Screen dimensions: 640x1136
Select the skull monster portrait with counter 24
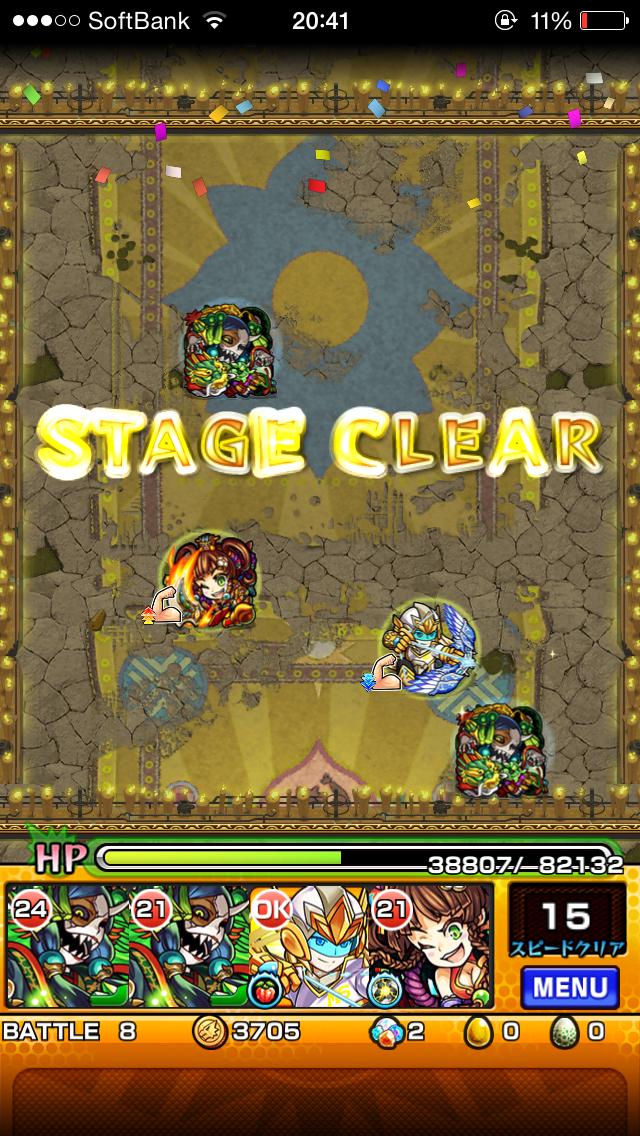(x=67, y=947)
